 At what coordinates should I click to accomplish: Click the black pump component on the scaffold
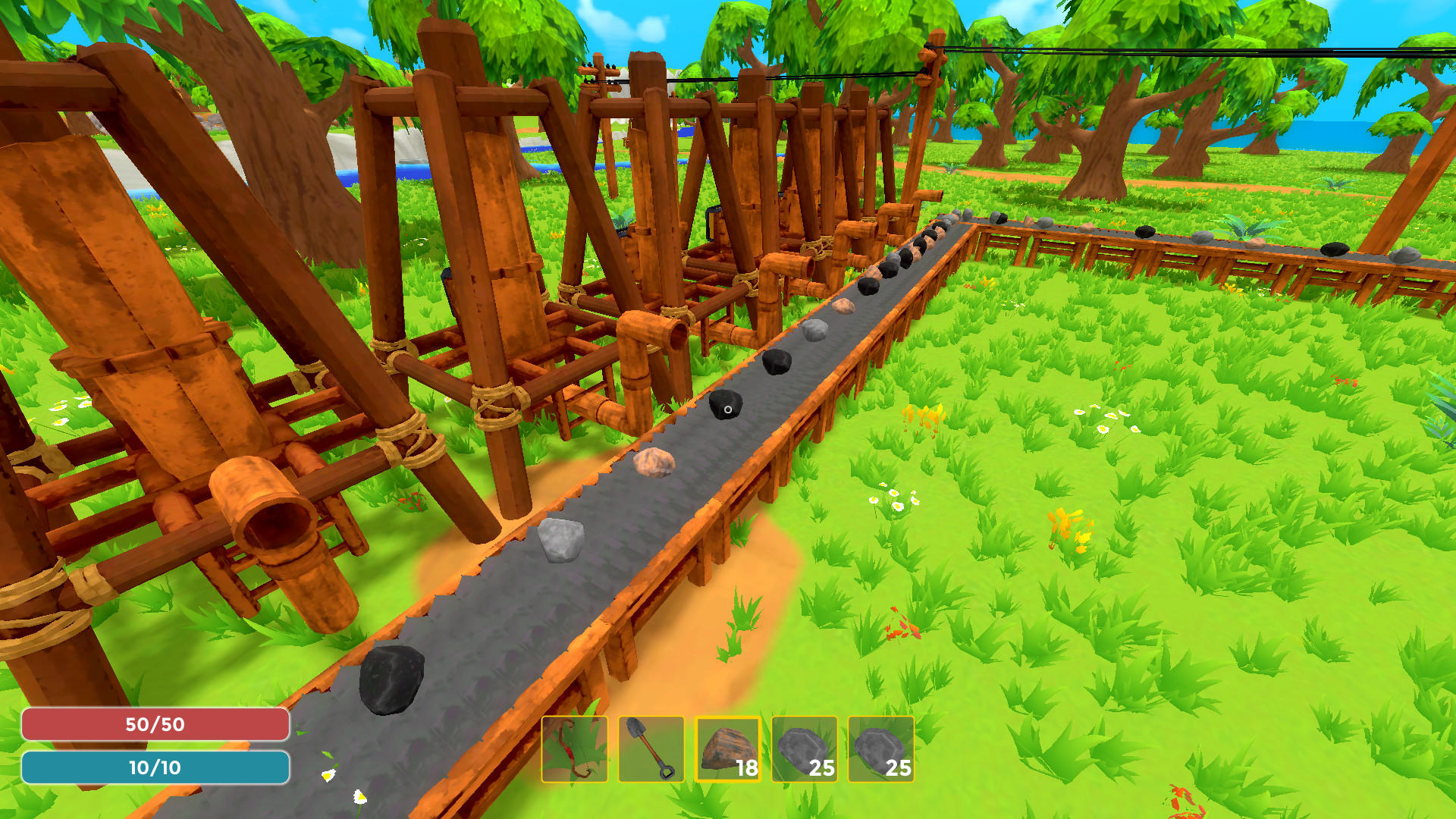pos(711,221)
